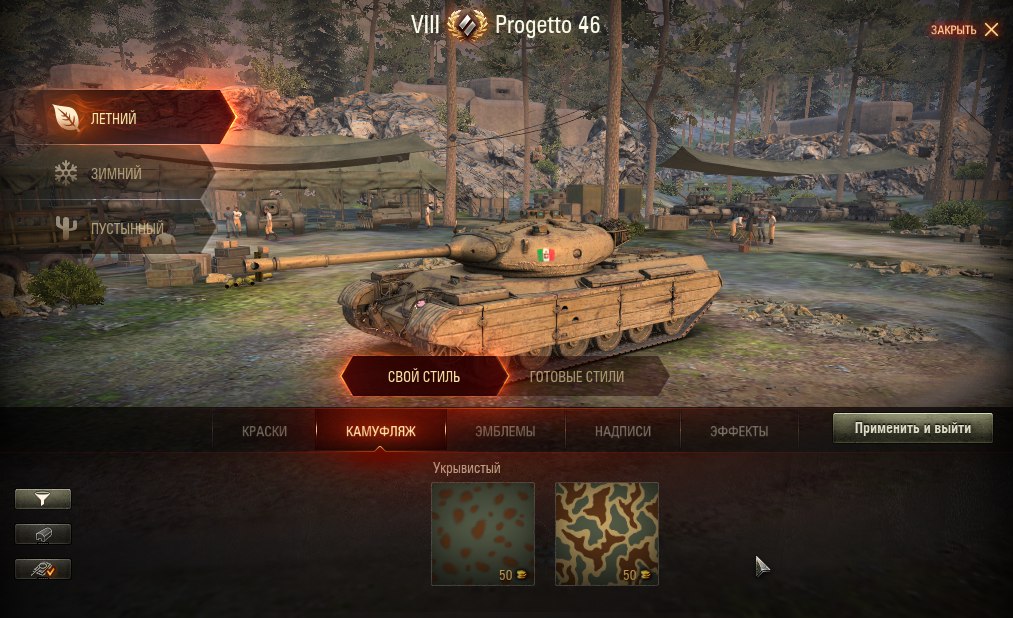Open the КРАСКИ paints tab
This screenshot has width=1013, height=618.
(x=264, y=431)
